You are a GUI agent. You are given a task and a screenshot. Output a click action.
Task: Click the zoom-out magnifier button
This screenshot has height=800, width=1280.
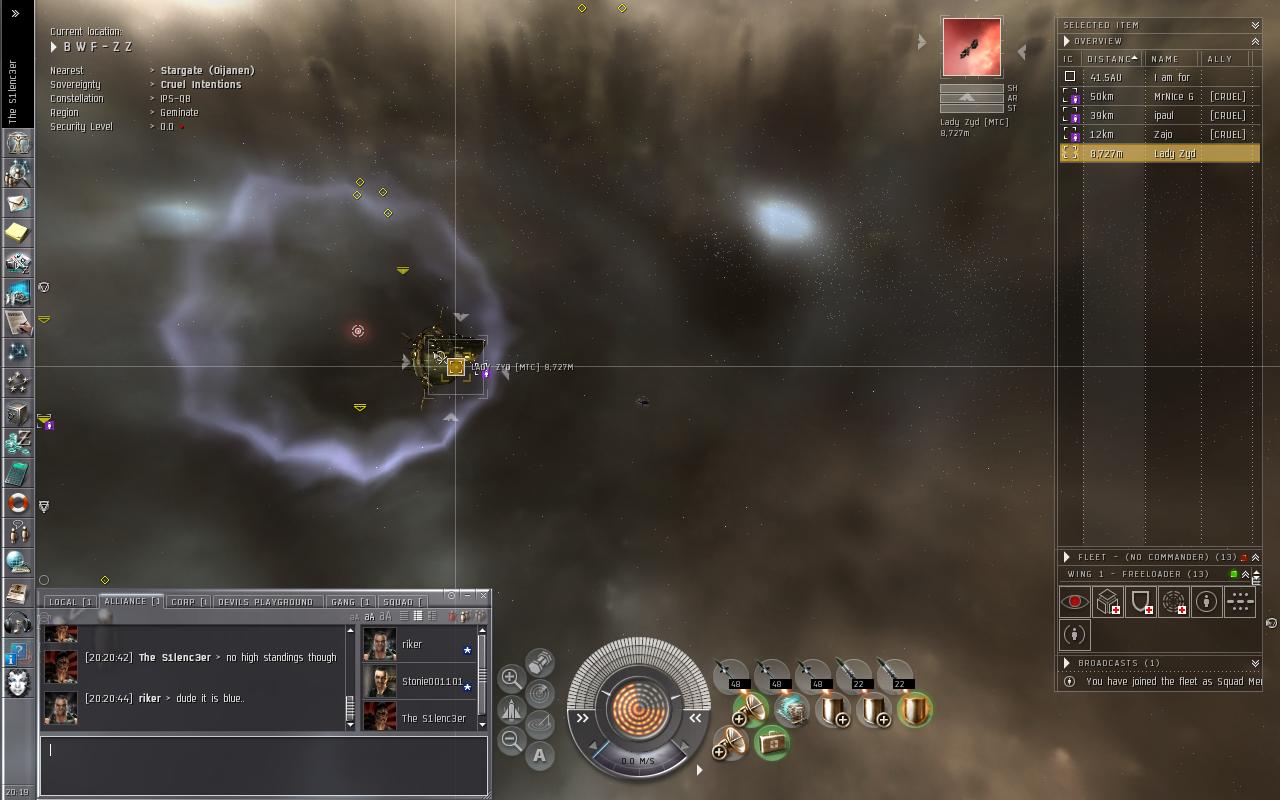point(510,741)
